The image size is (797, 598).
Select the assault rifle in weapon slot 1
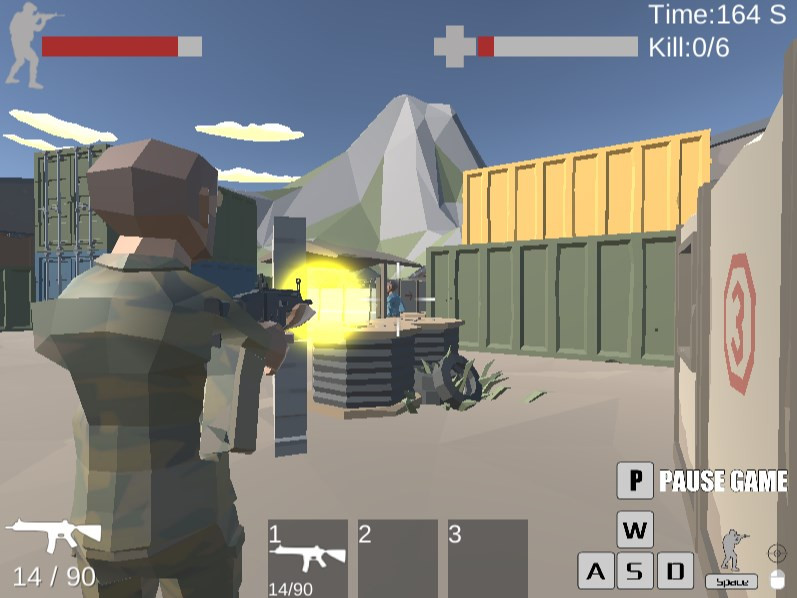[308, 558]
